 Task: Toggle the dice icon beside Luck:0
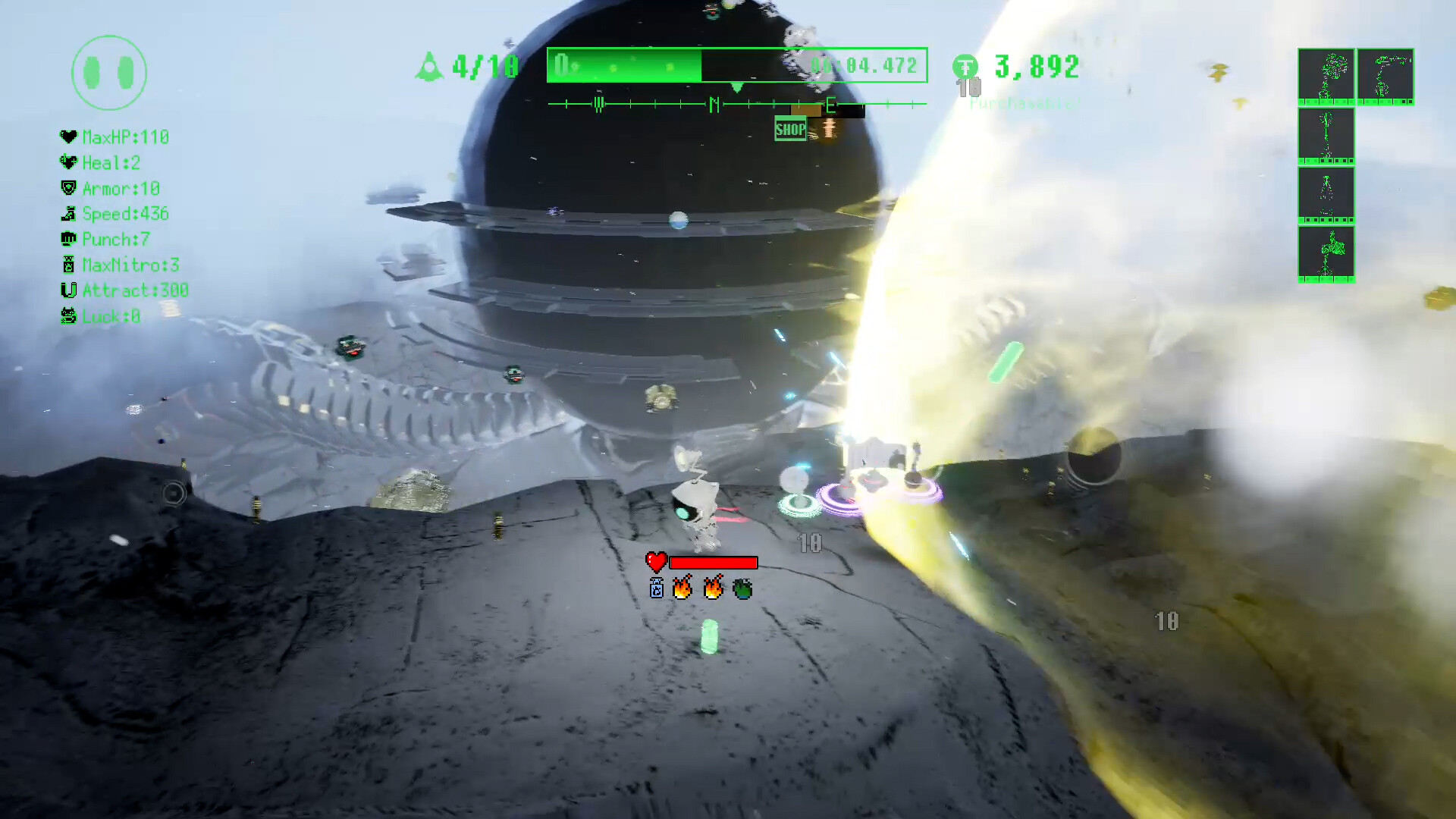(68, 316)
